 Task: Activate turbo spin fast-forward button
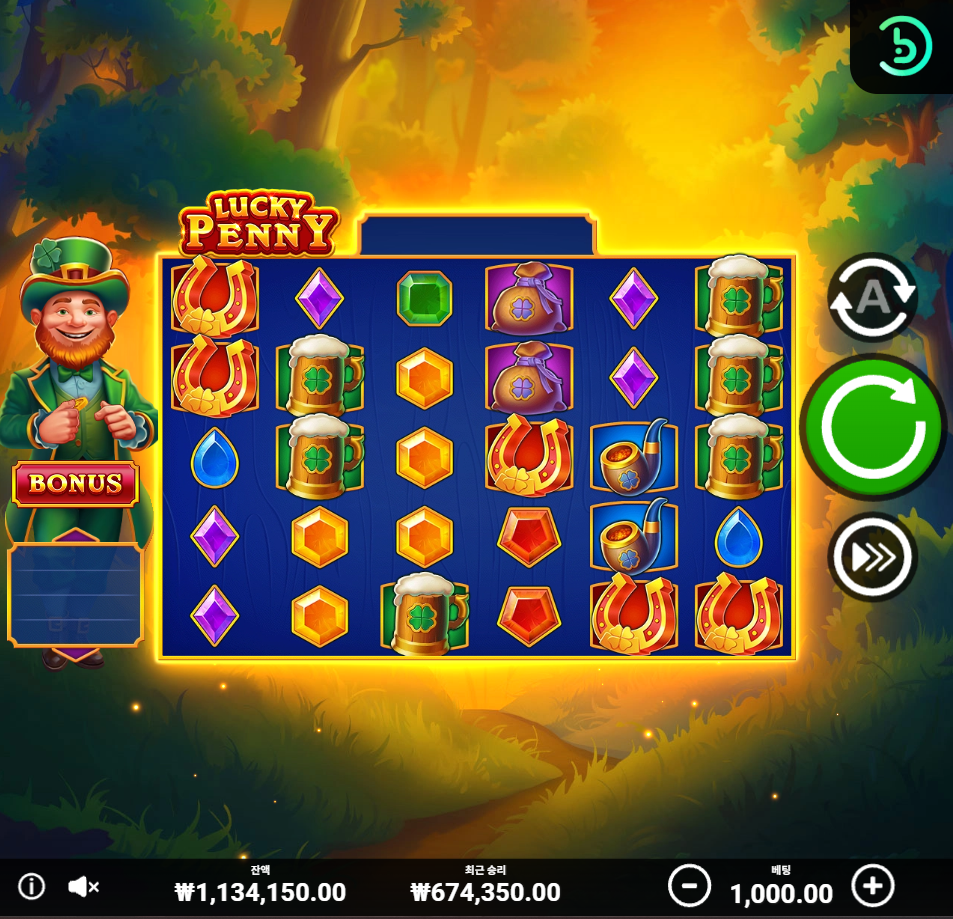coord(872,556)
